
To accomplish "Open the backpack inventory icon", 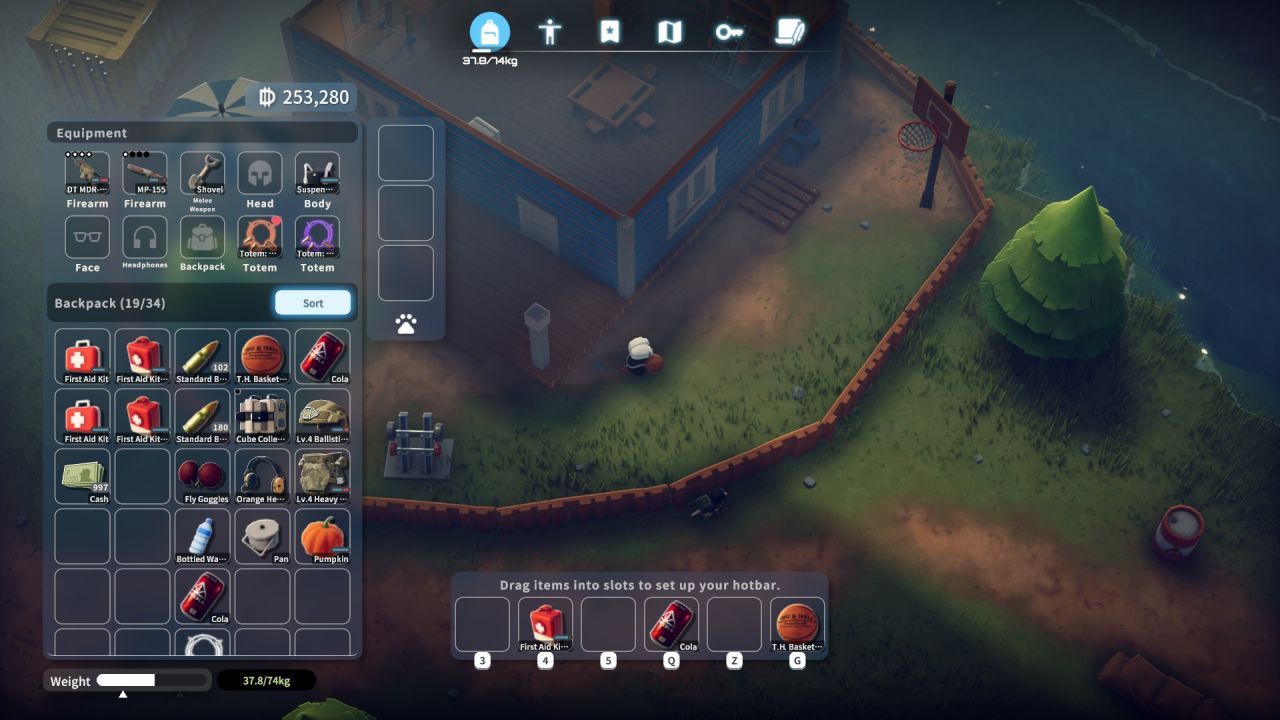I will click(490, 31).
